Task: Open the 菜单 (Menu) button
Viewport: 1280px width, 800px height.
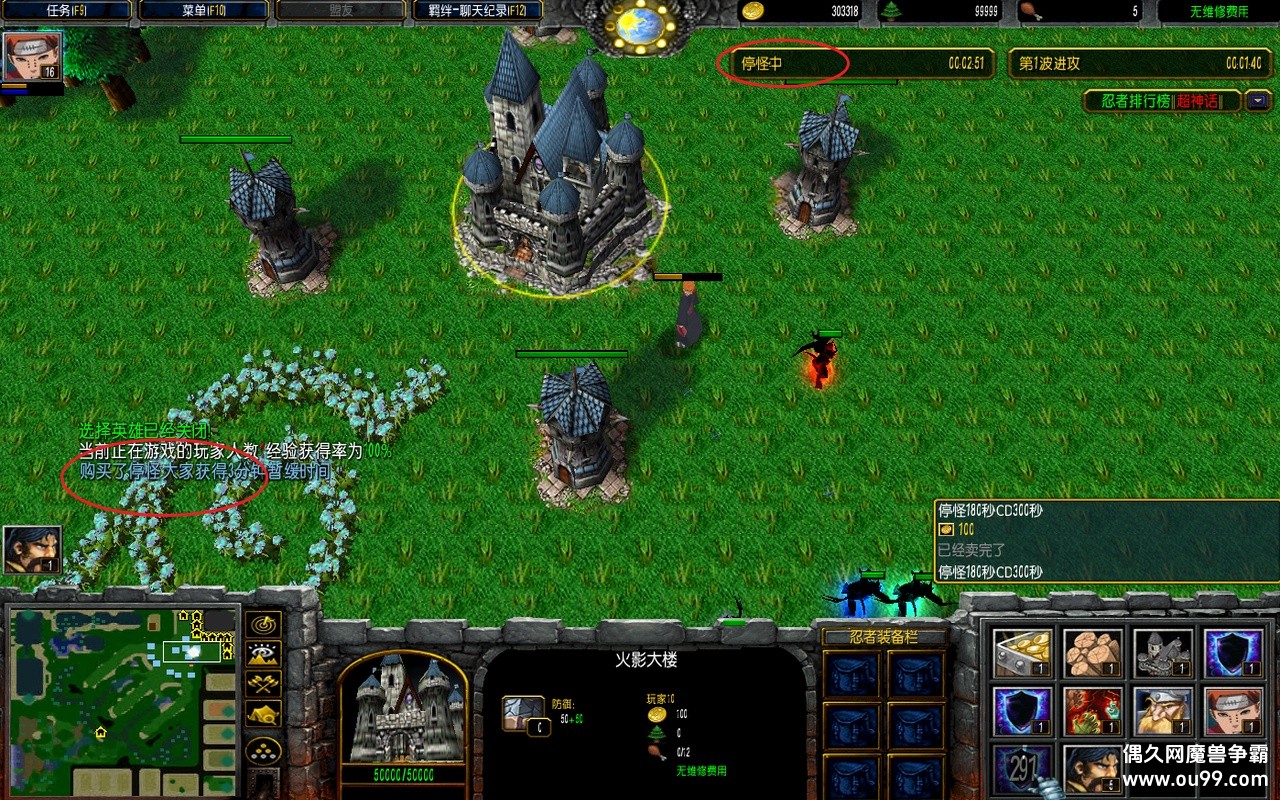Action: pos(203,11)
